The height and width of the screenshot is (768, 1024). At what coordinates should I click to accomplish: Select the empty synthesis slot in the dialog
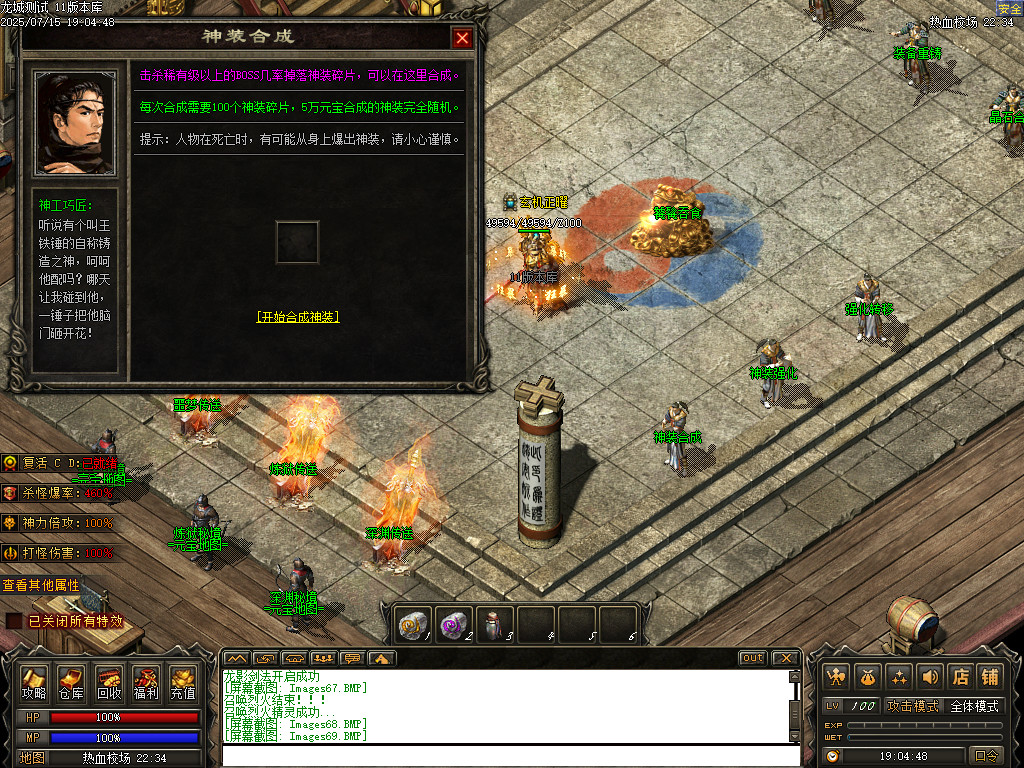[297, 242]
